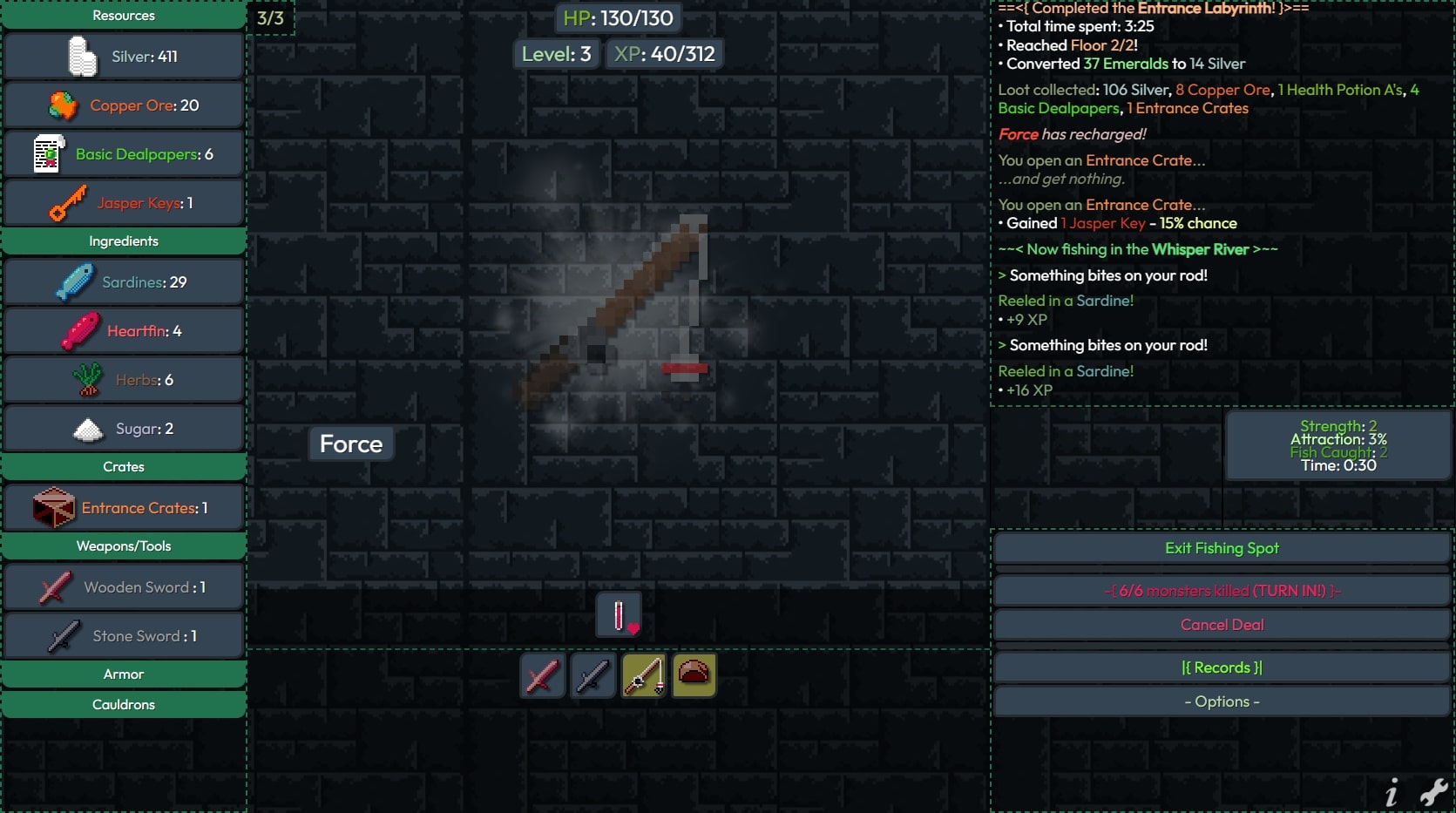Open the Records panel
Screen dimensions: 1456x813
coord(1222,667)
